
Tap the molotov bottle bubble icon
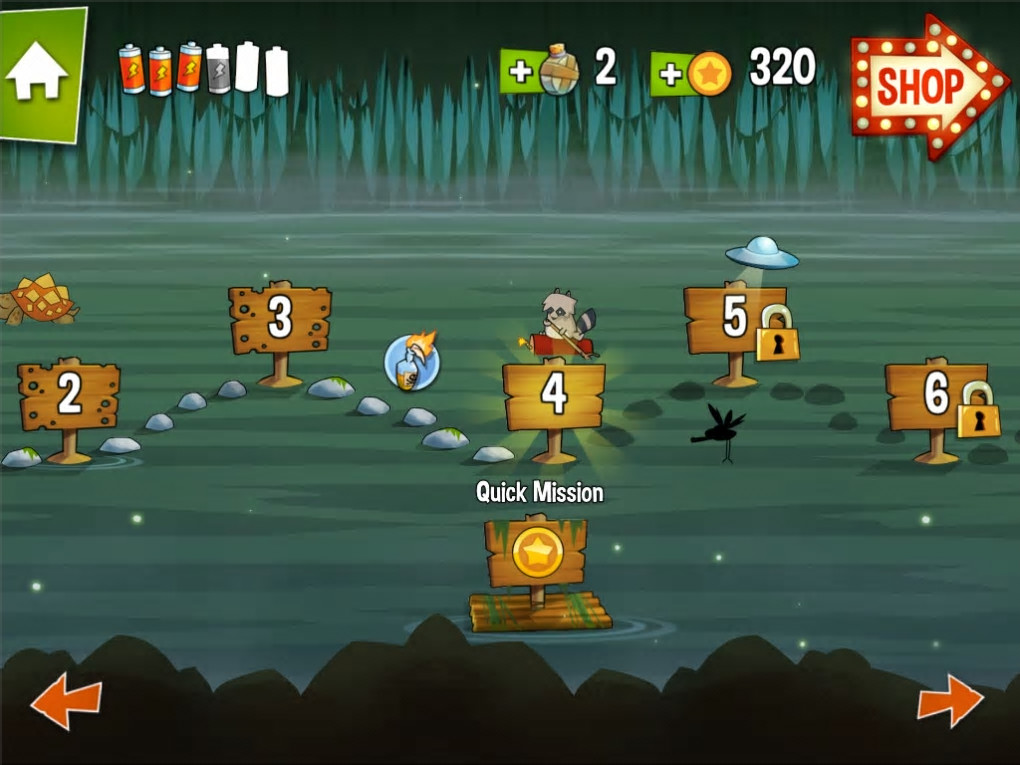coord(413,362)
